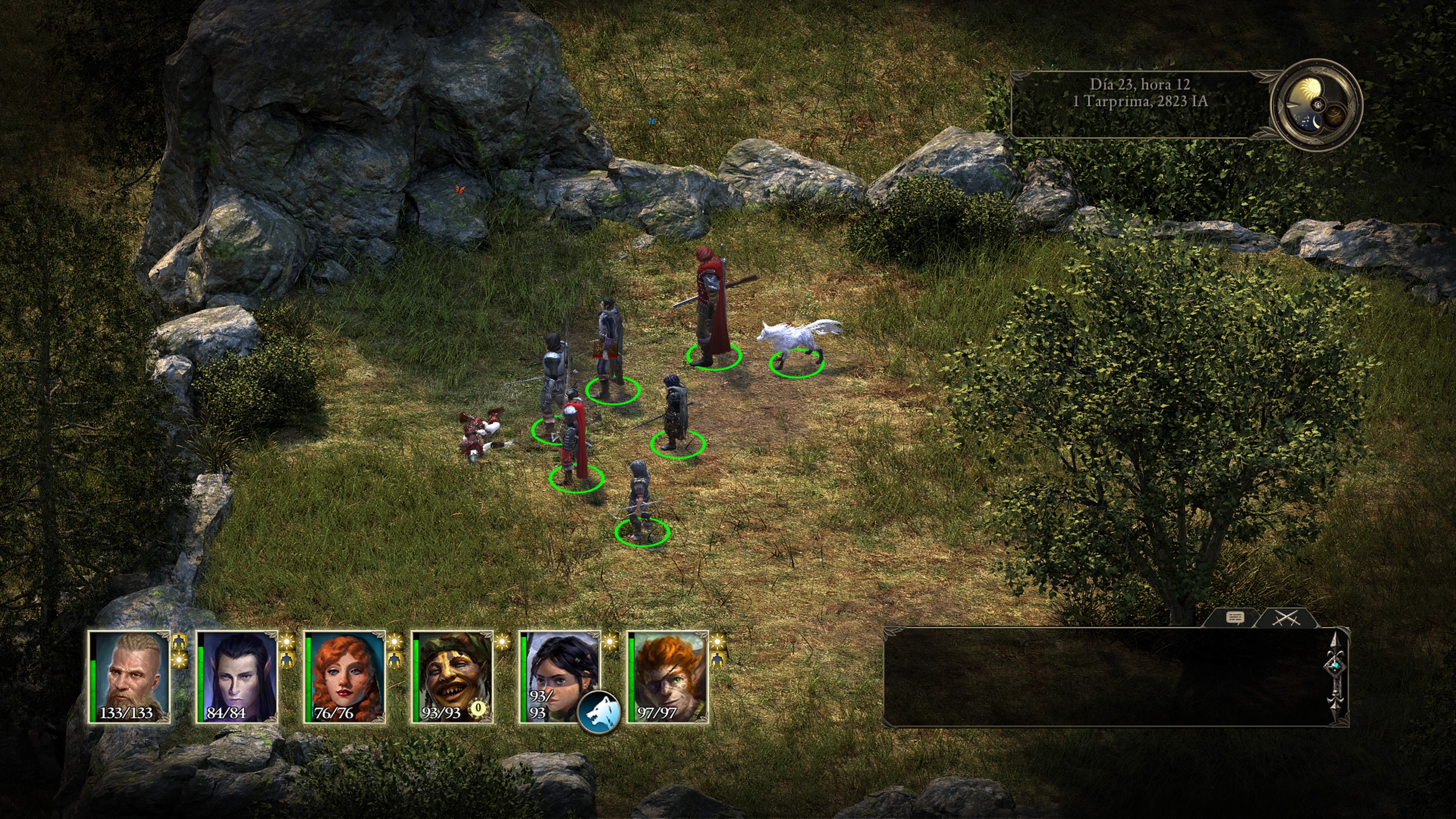Click the sun and moon clock dial
1456x819 pixels.
click(1316, 106)
